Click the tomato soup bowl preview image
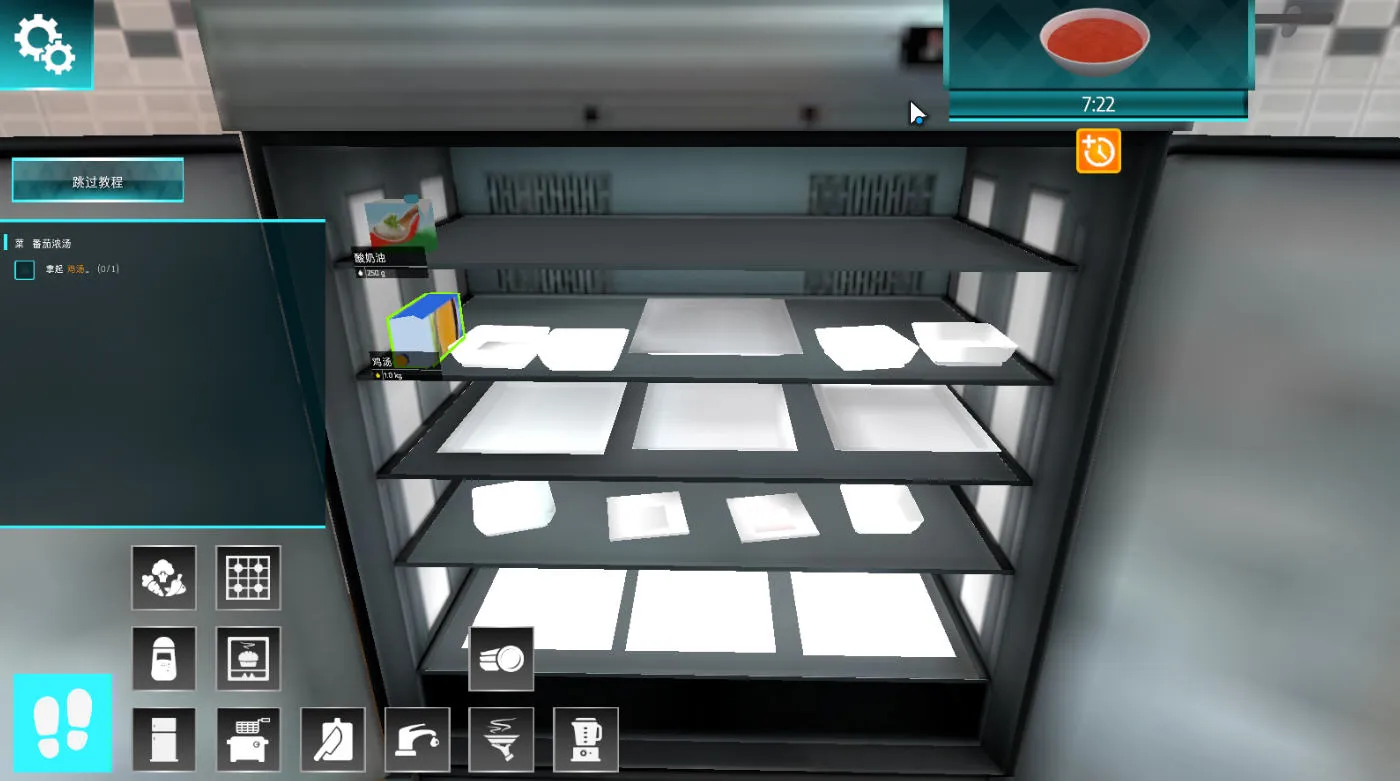Viewport: 1400px width, 781px height. 1094,45
